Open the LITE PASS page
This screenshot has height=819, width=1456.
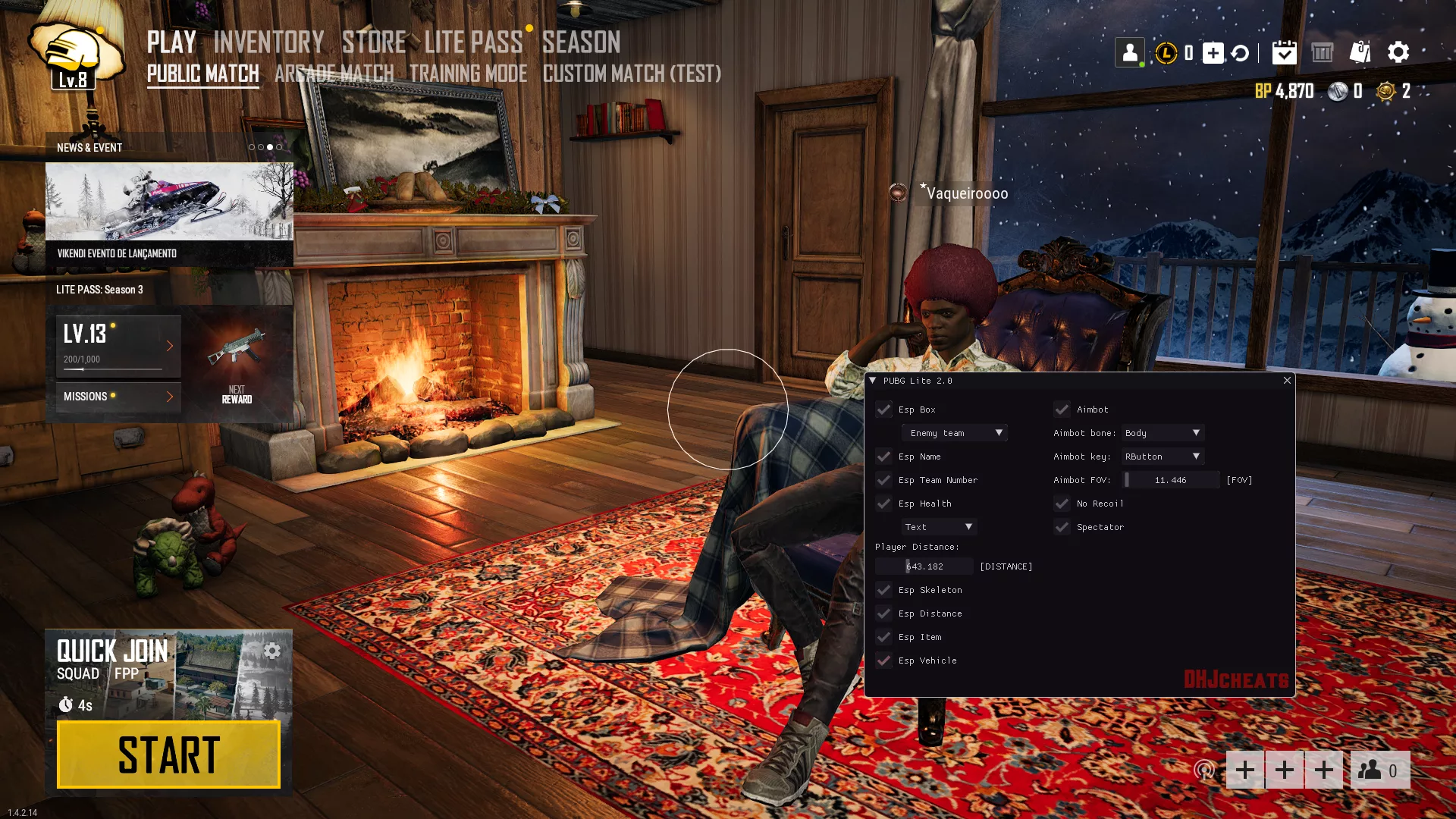pyautogui.click(x=473, y=42)
